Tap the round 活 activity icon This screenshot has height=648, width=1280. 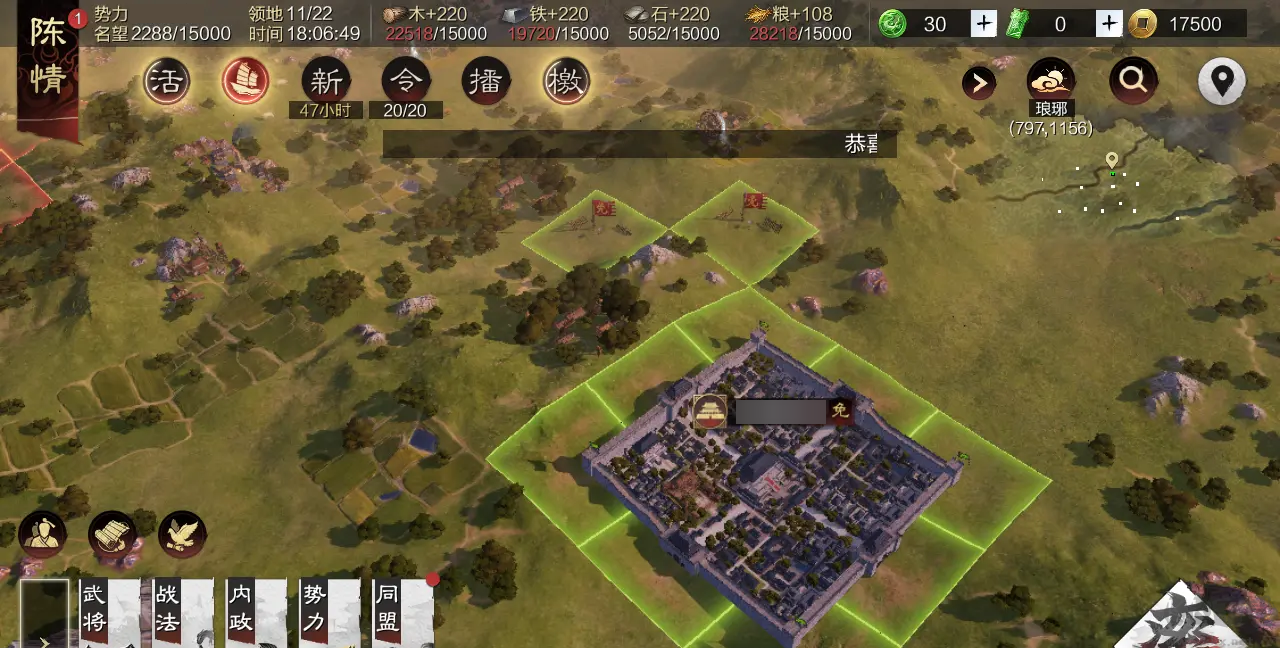(167, 82)
